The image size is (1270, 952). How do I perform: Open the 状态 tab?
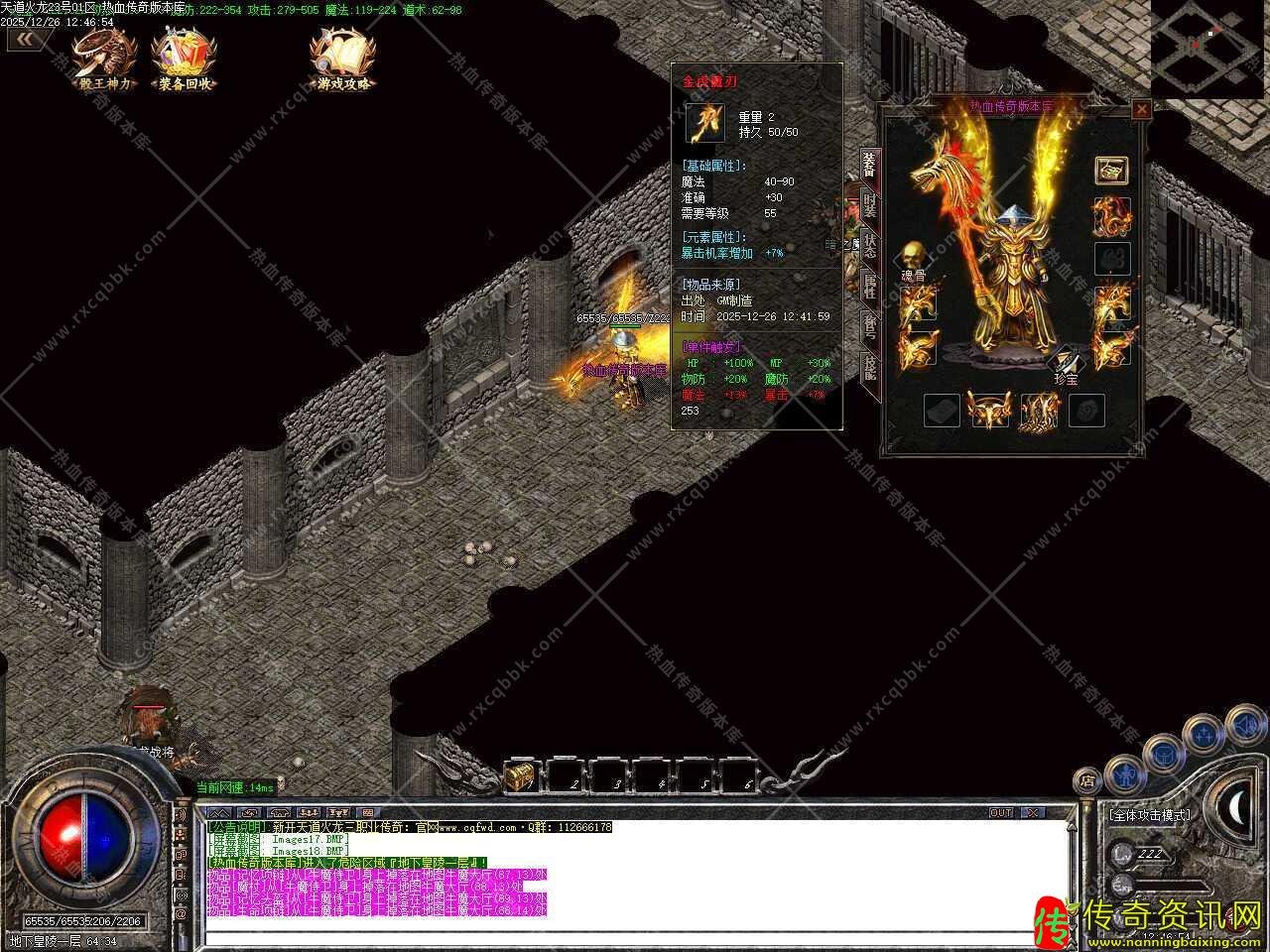(869, 246)
